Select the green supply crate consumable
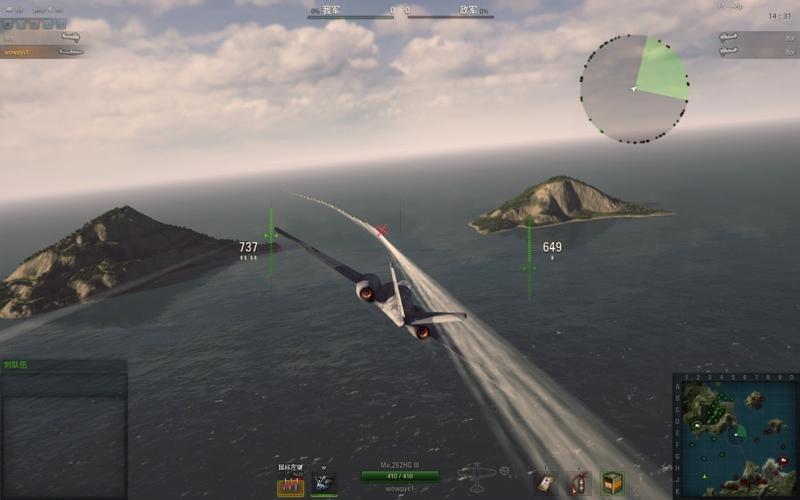Viewport: 800px width, 500px height. [612, 484]
